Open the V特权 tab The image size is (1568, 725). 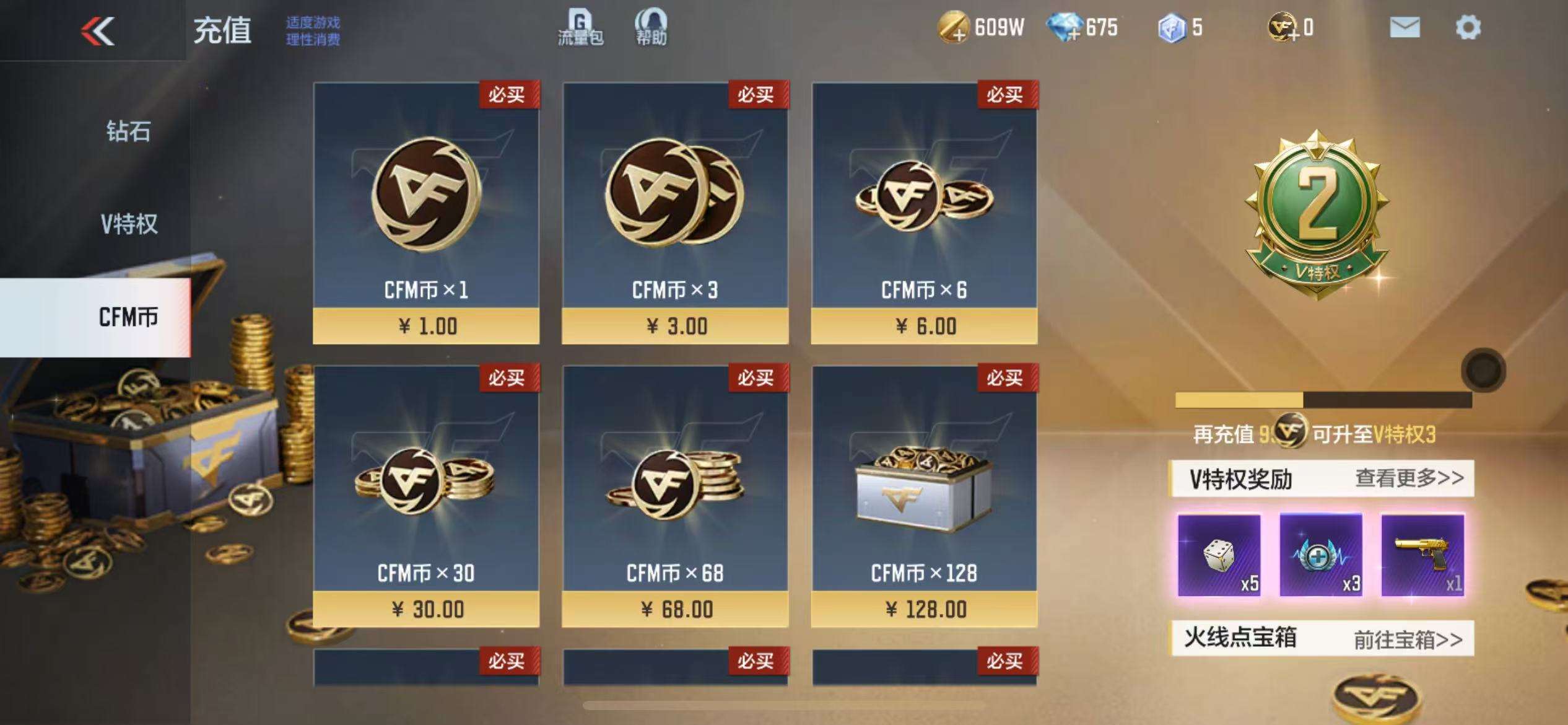pyautogui.click(x=129, y=224)
